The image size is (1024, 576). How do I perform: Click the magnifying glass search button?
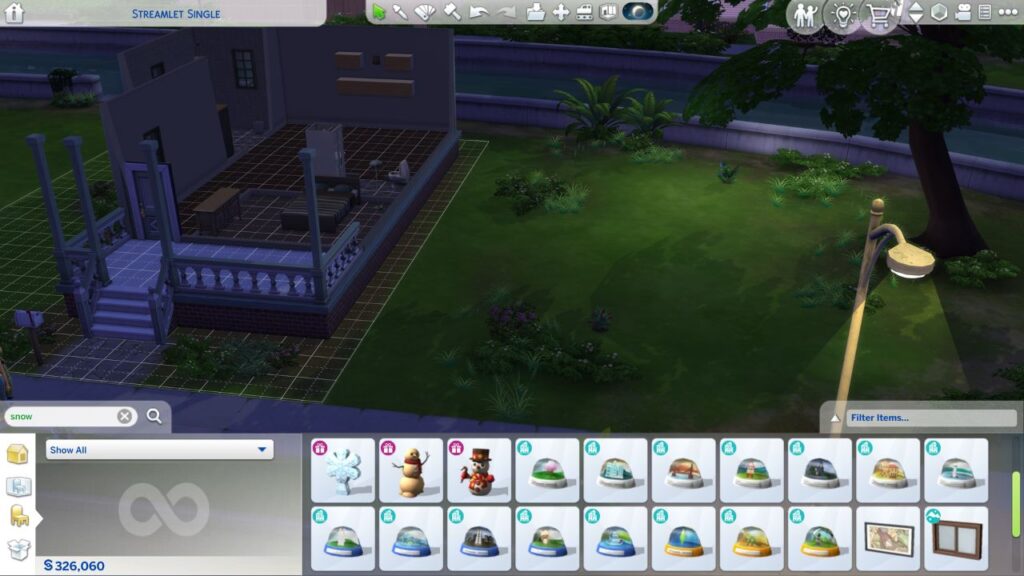[154, 416]
